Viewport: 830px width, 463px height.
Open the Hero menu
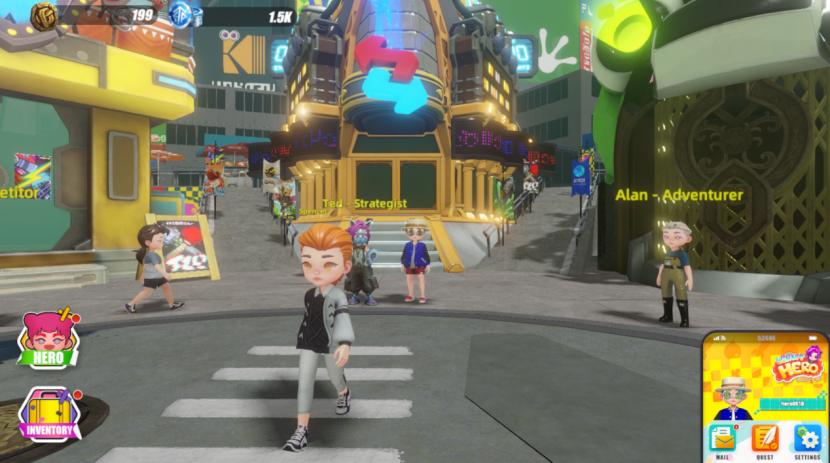tap(50, 338)
